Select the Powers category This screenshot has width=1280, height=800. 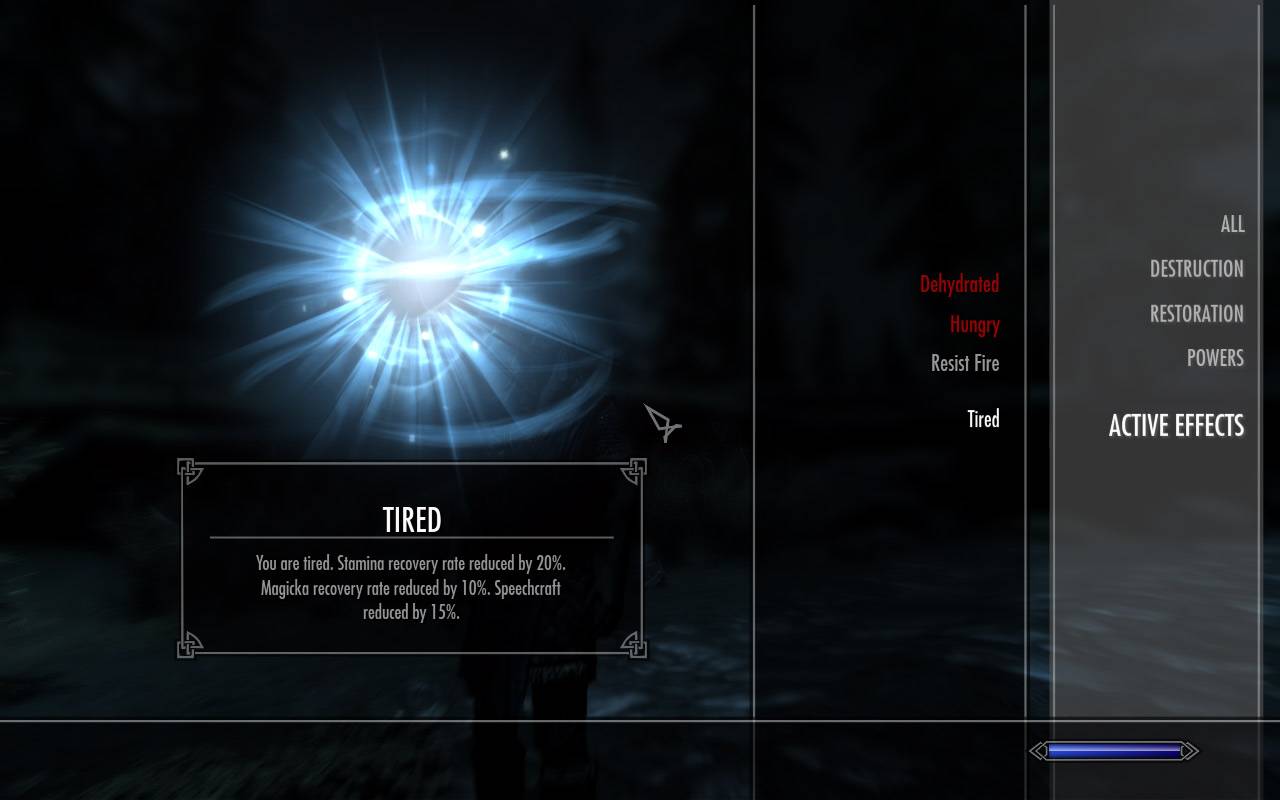coord(1215,358)
